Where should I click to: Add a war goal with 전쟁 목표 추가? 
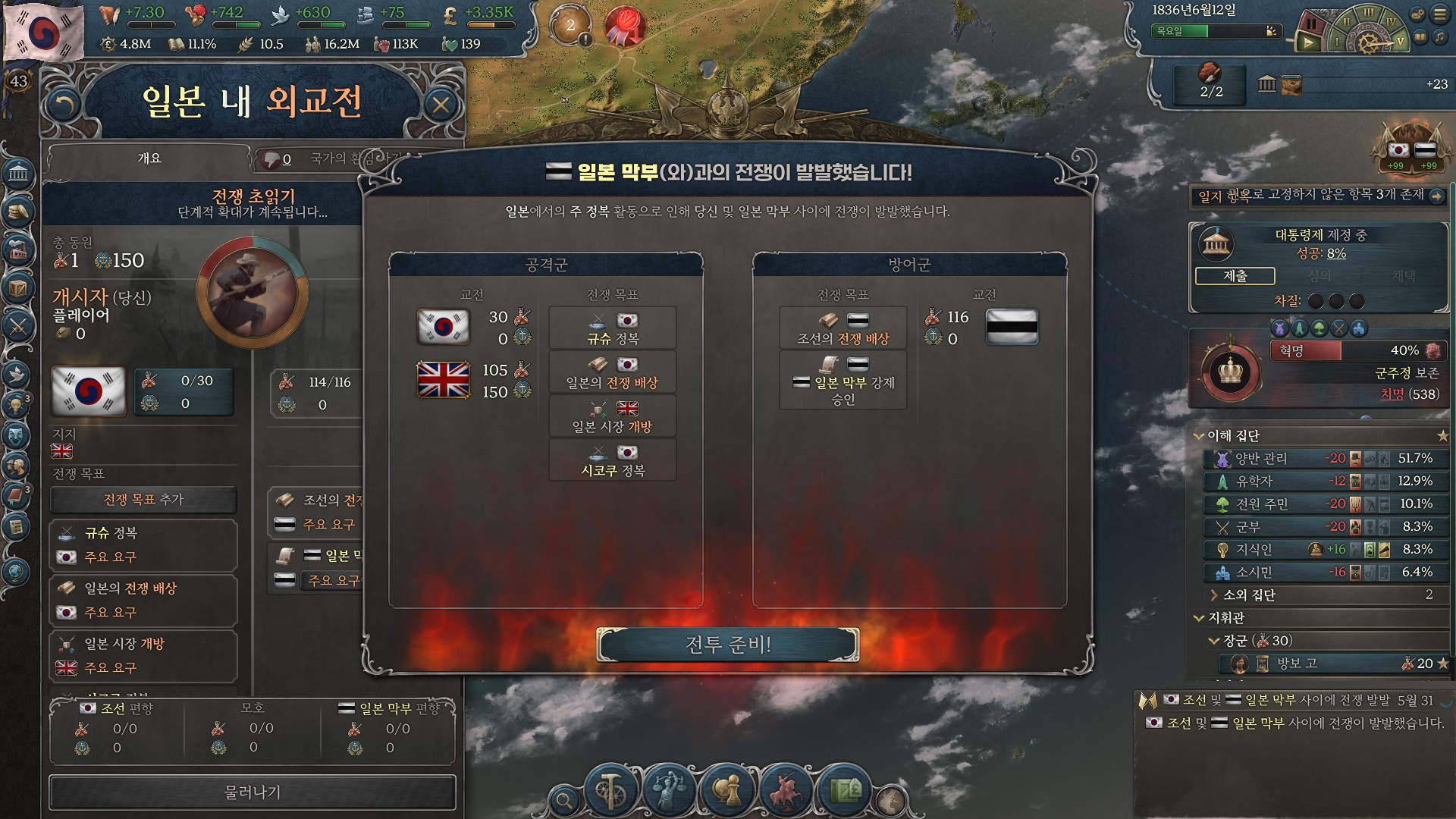pyautogui.click(x=143, y=500)
